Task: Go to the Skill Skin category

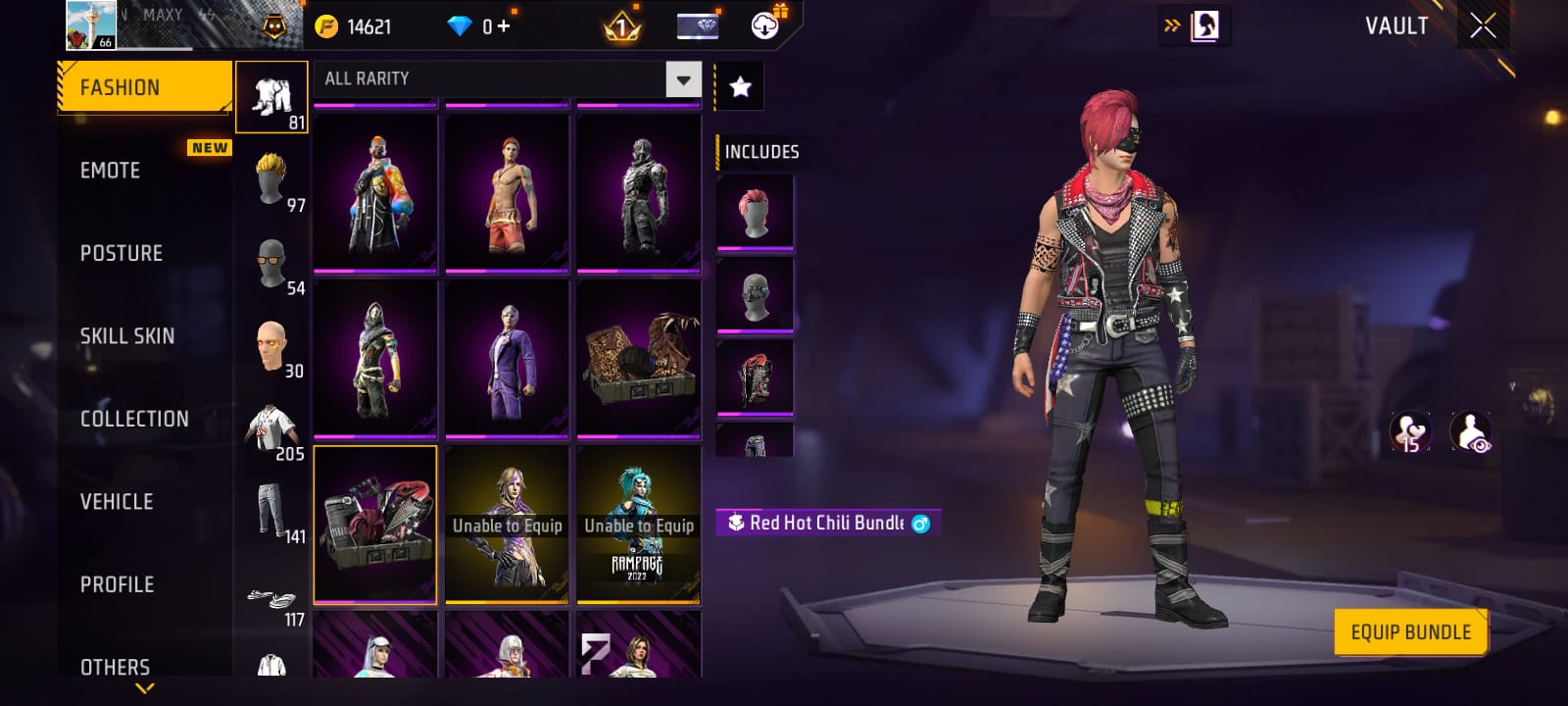Action: [x=126, y=336]
